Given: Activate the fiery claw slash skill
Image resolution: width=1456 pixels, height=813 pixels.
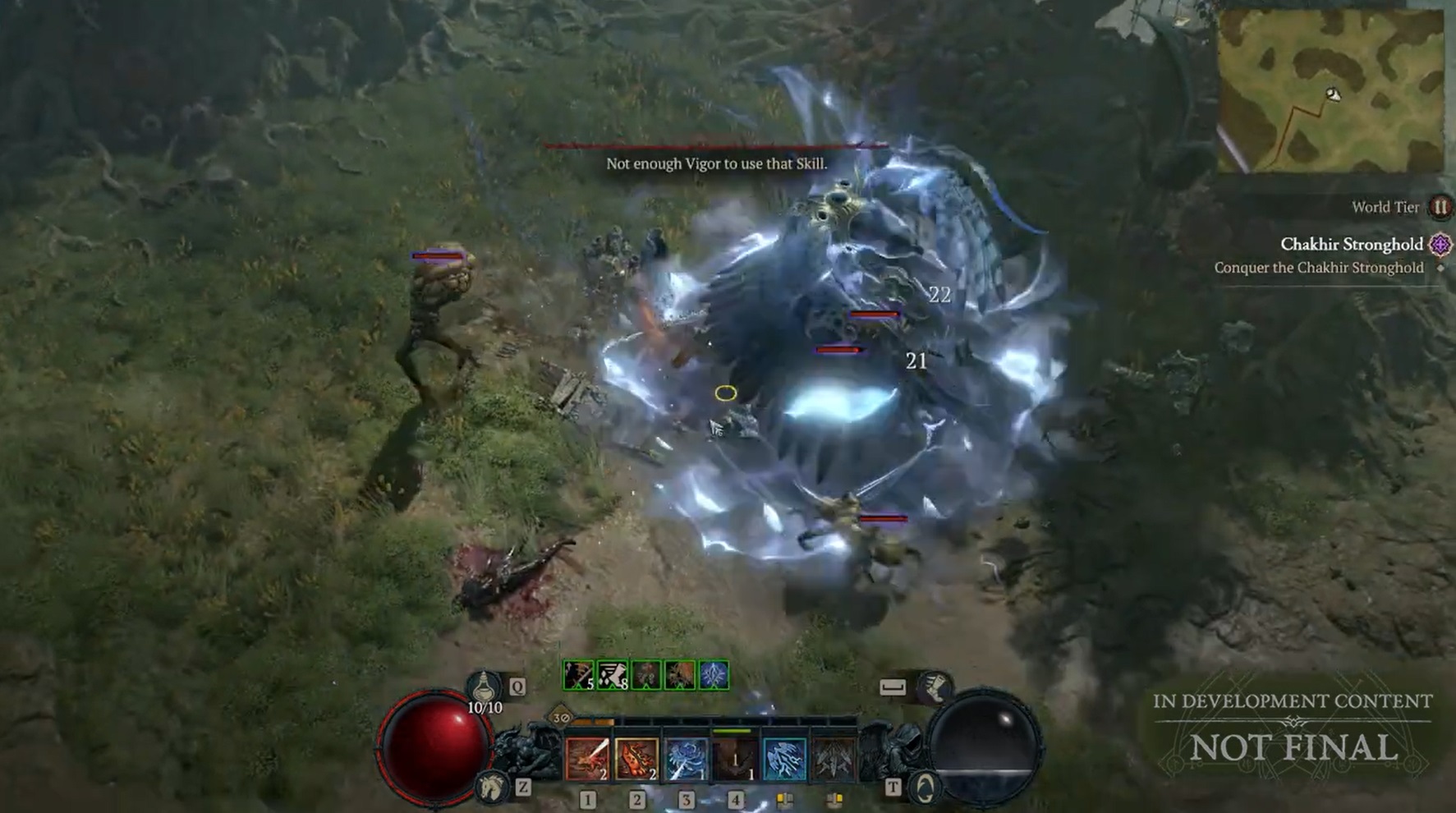Looking at the screenshot, I should pos(636,758).
